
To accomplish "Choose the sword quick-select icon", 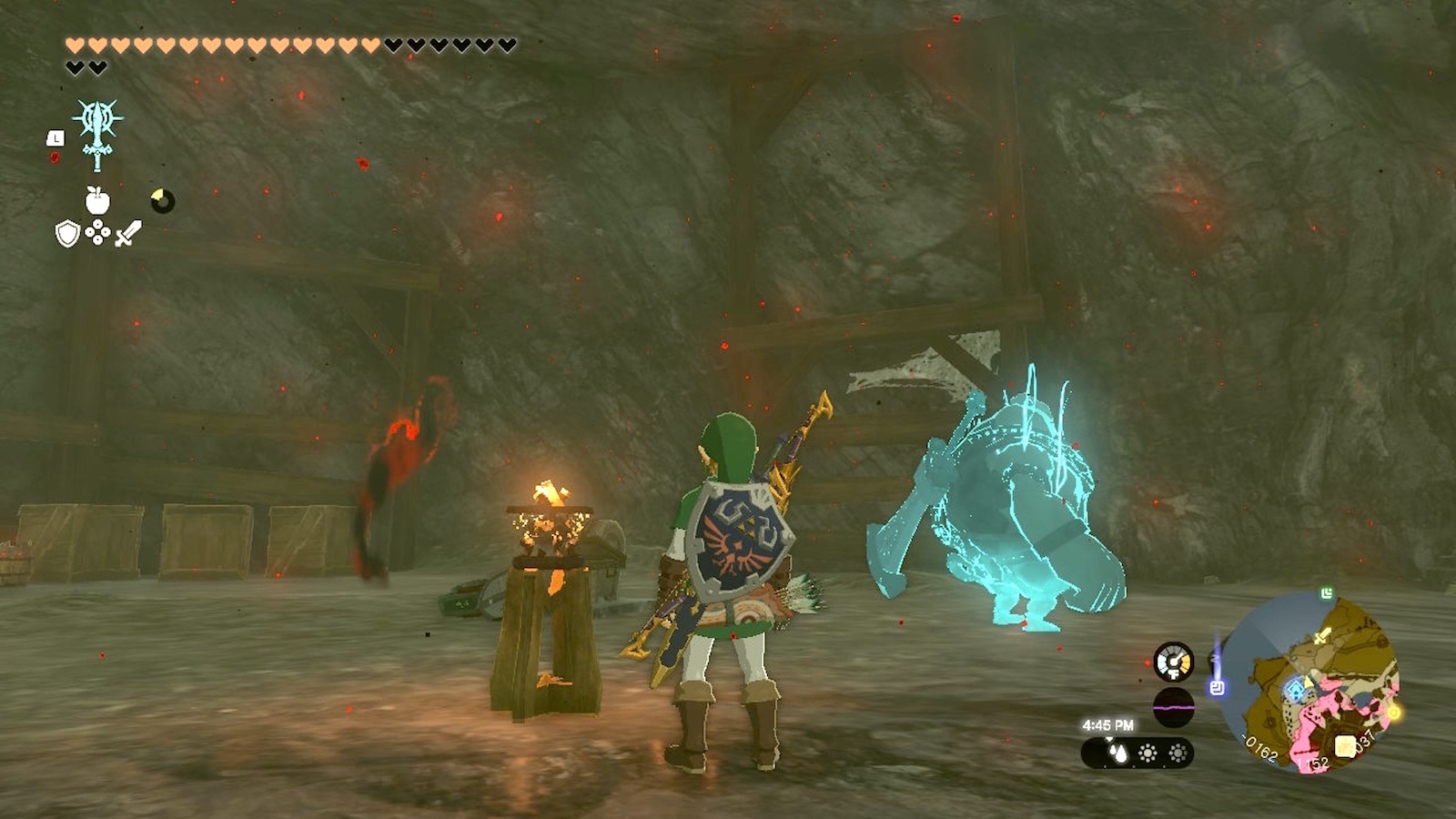I will point(128,234).
